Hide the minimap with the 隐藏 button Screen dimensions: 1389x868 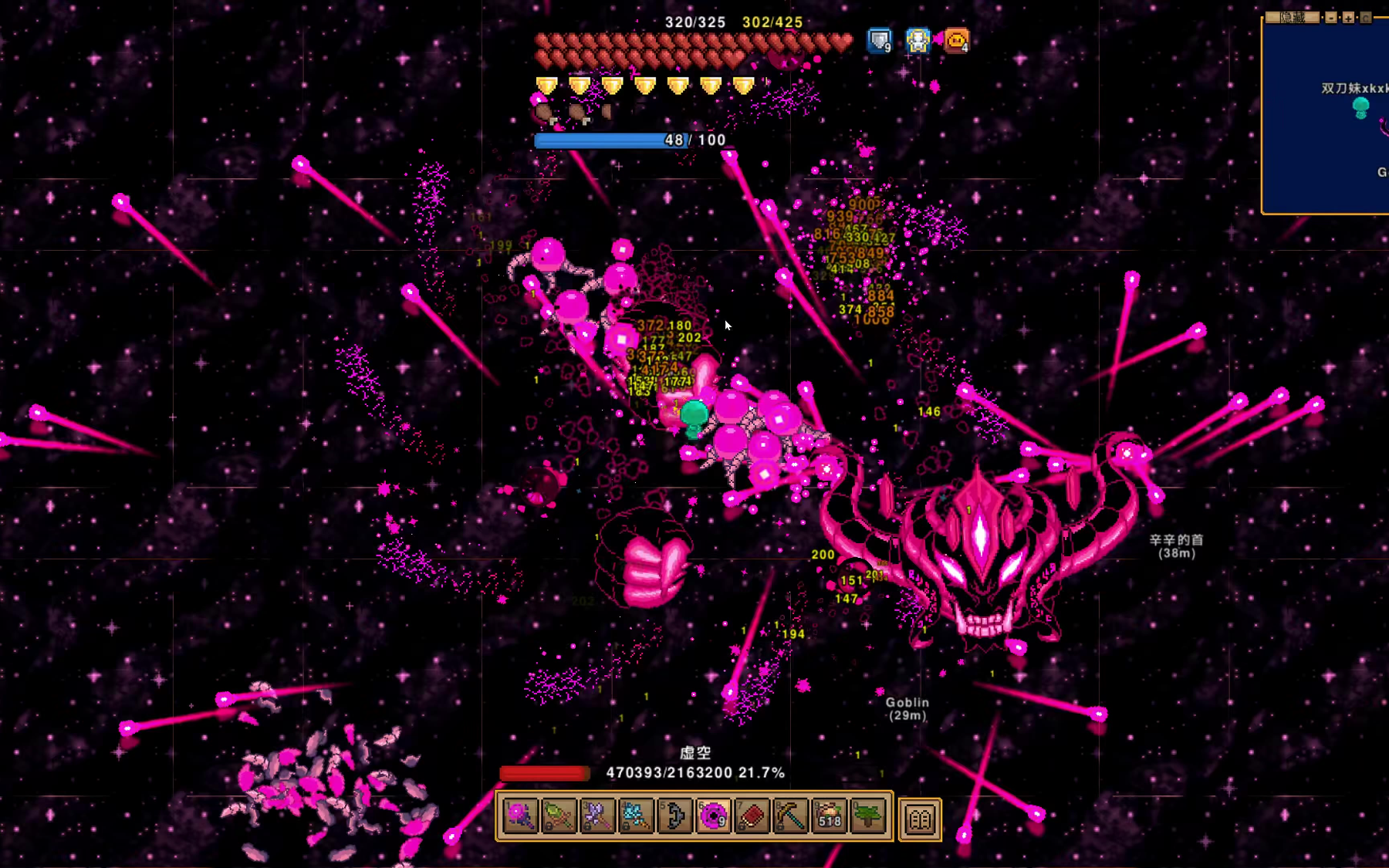point(1293,17)
